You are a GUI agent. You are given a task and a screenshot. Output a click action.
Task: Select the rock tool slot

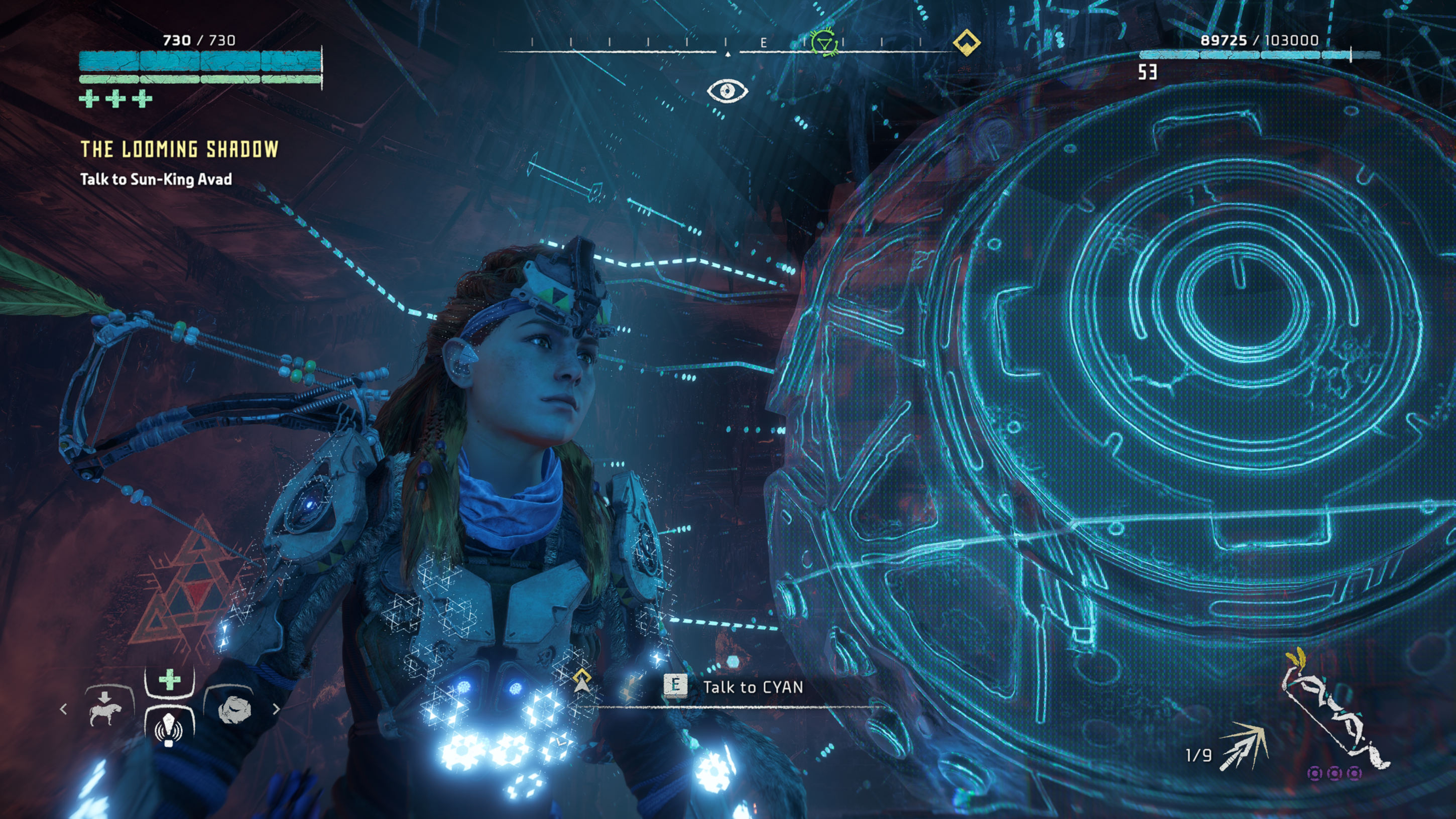pos(234,708)
